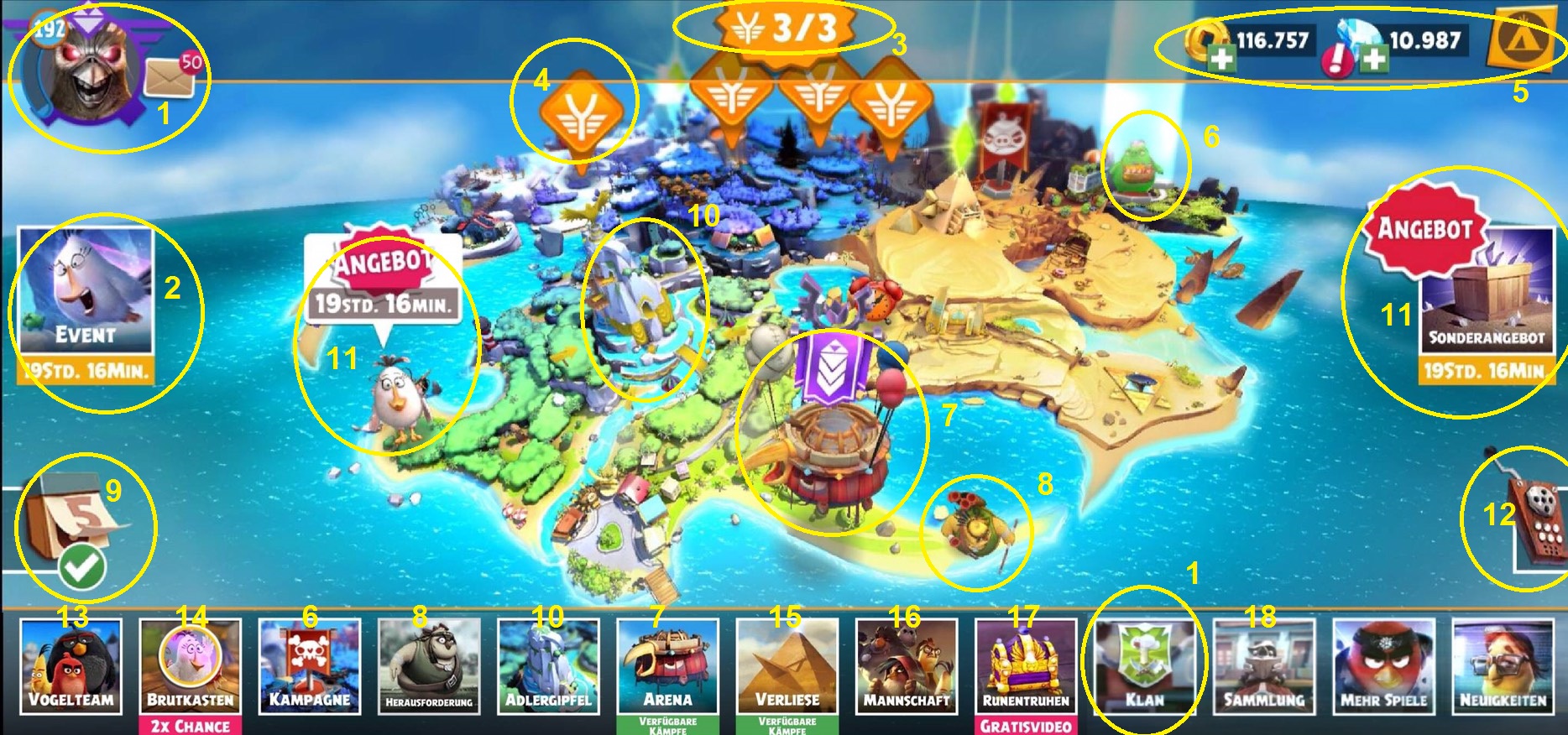
Task: Select the Kampagne tile
Action: [310, 666]
